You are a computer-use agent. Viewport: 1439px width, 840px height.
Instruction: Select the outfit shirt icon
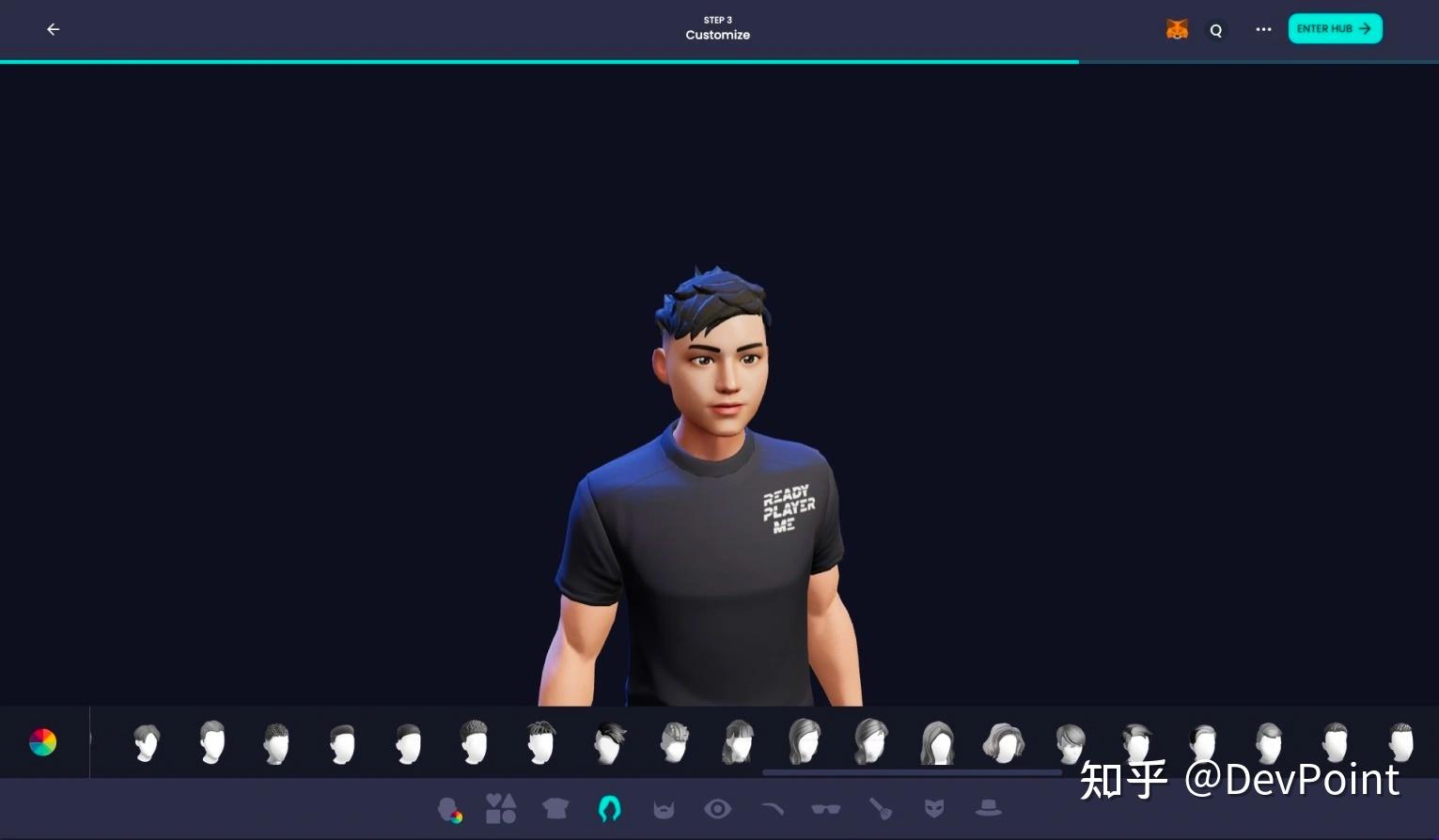(x=555, y=808)
